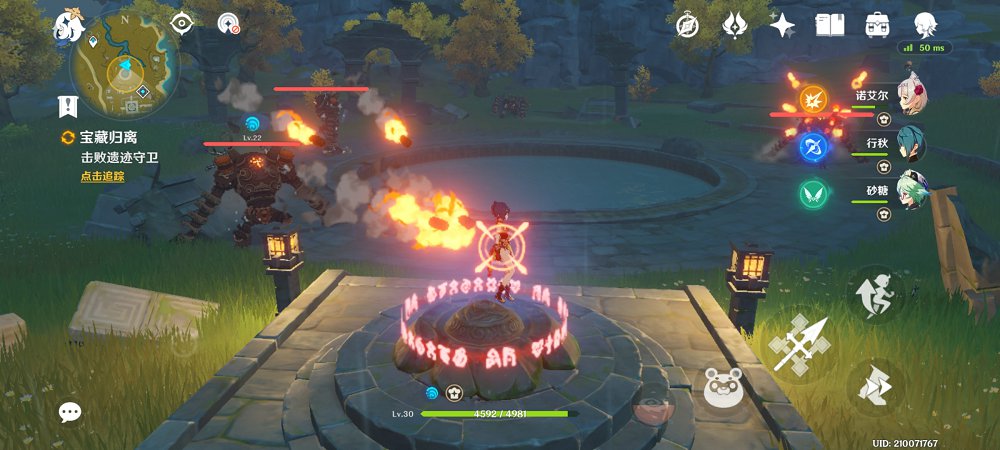The width and height of the screenshot is (1000, 450).
Task: Select the 宝藏归离 quest tracker
Action: pos(110,140)
